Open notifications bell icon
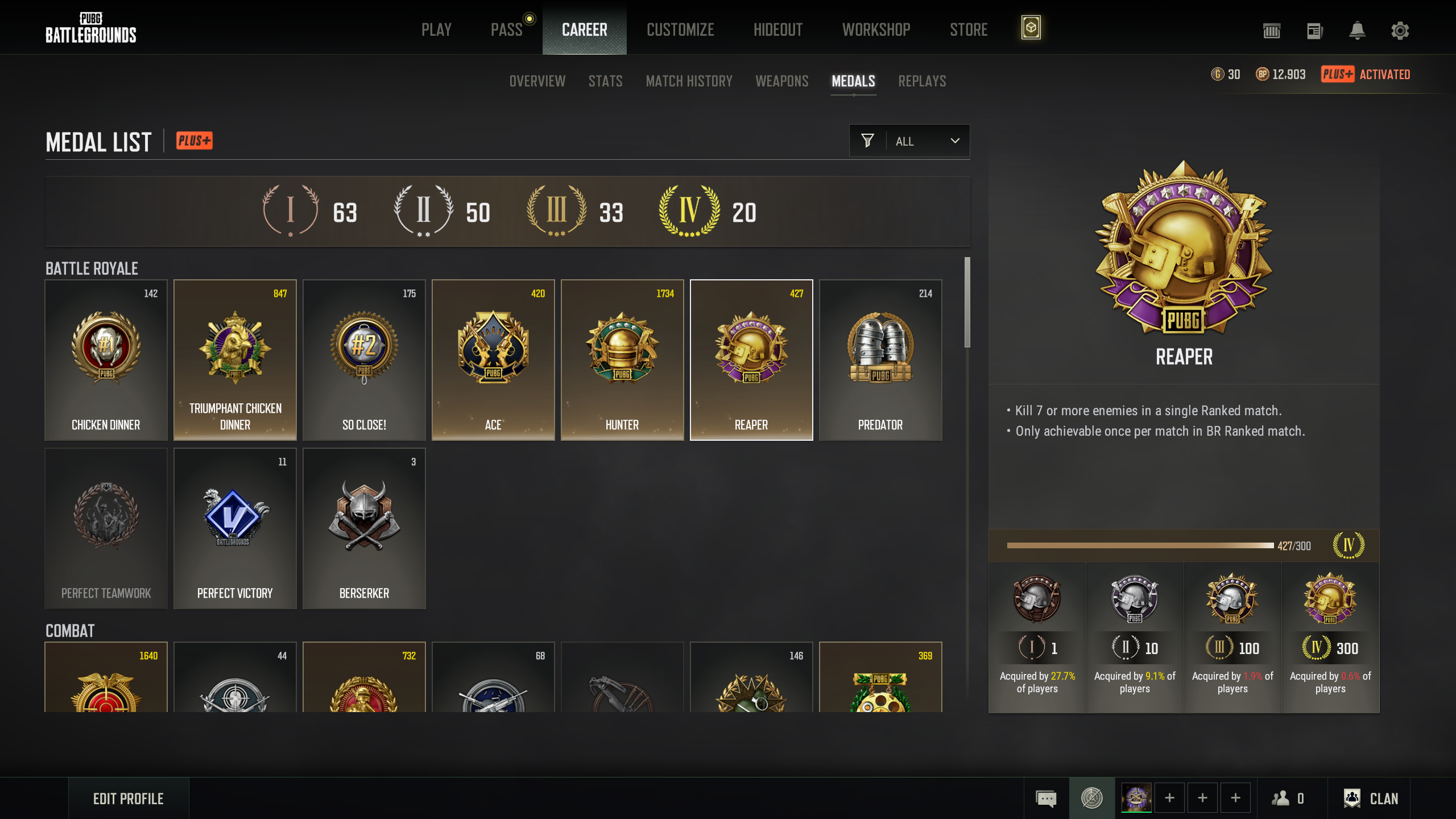This screenshot has width=1456, height=819. pos(1357,31)
